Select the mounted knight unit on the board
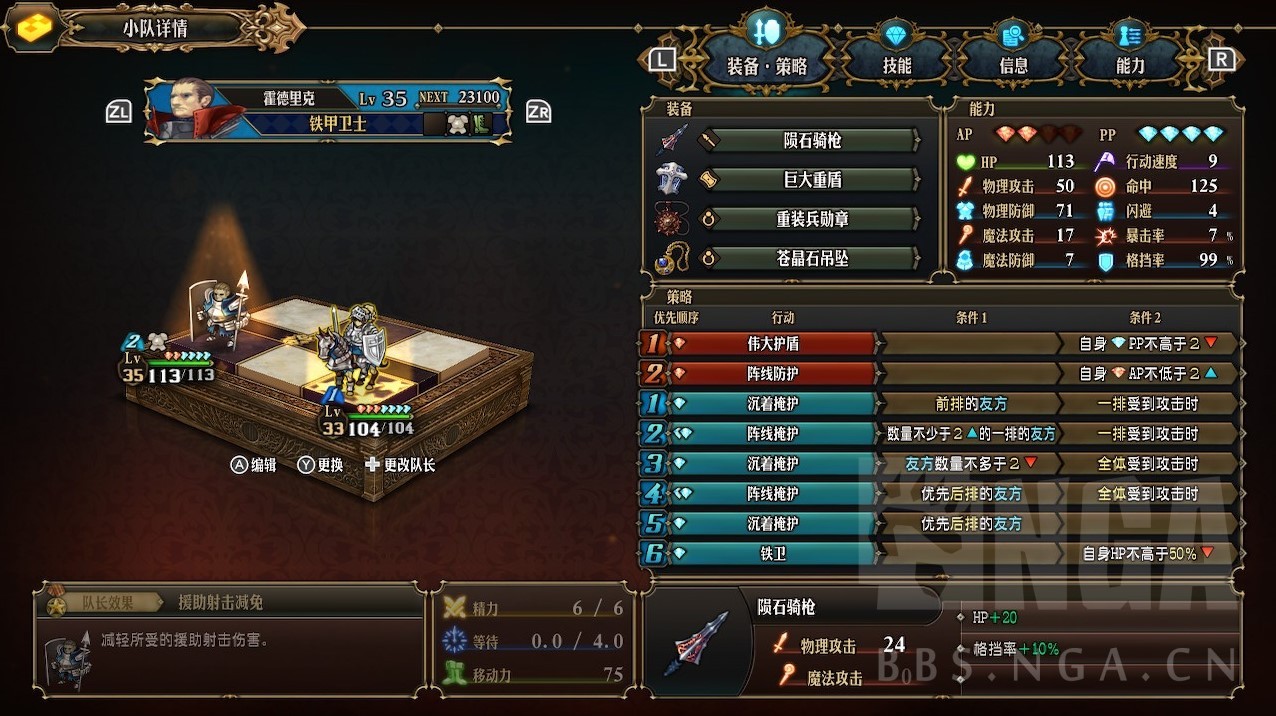This screenshot has height=716, width=1276. click(x=352, y=350)
